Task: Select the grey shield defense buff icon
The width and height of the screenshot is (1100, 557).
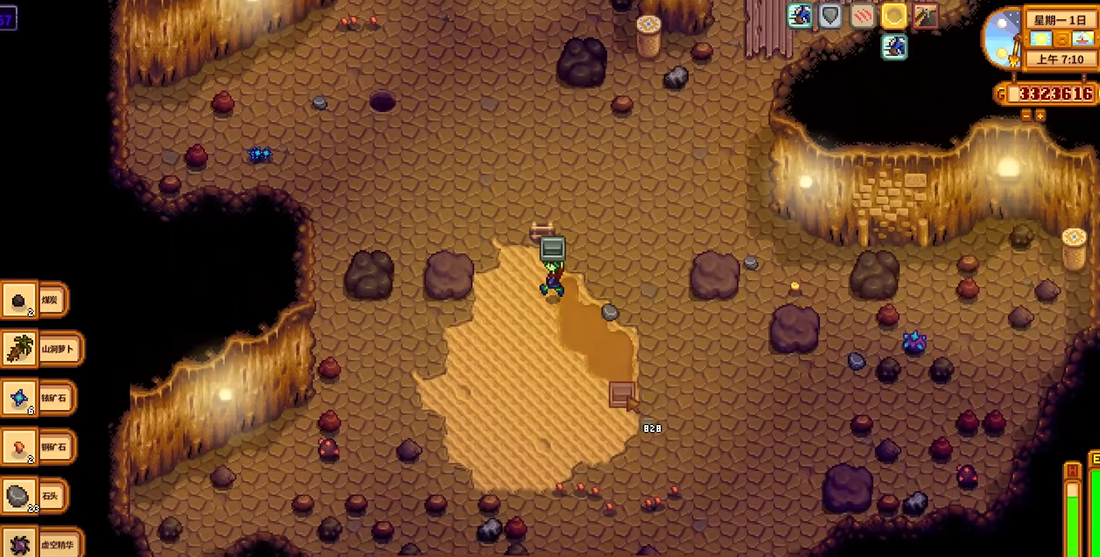Action: pos(831,15)
